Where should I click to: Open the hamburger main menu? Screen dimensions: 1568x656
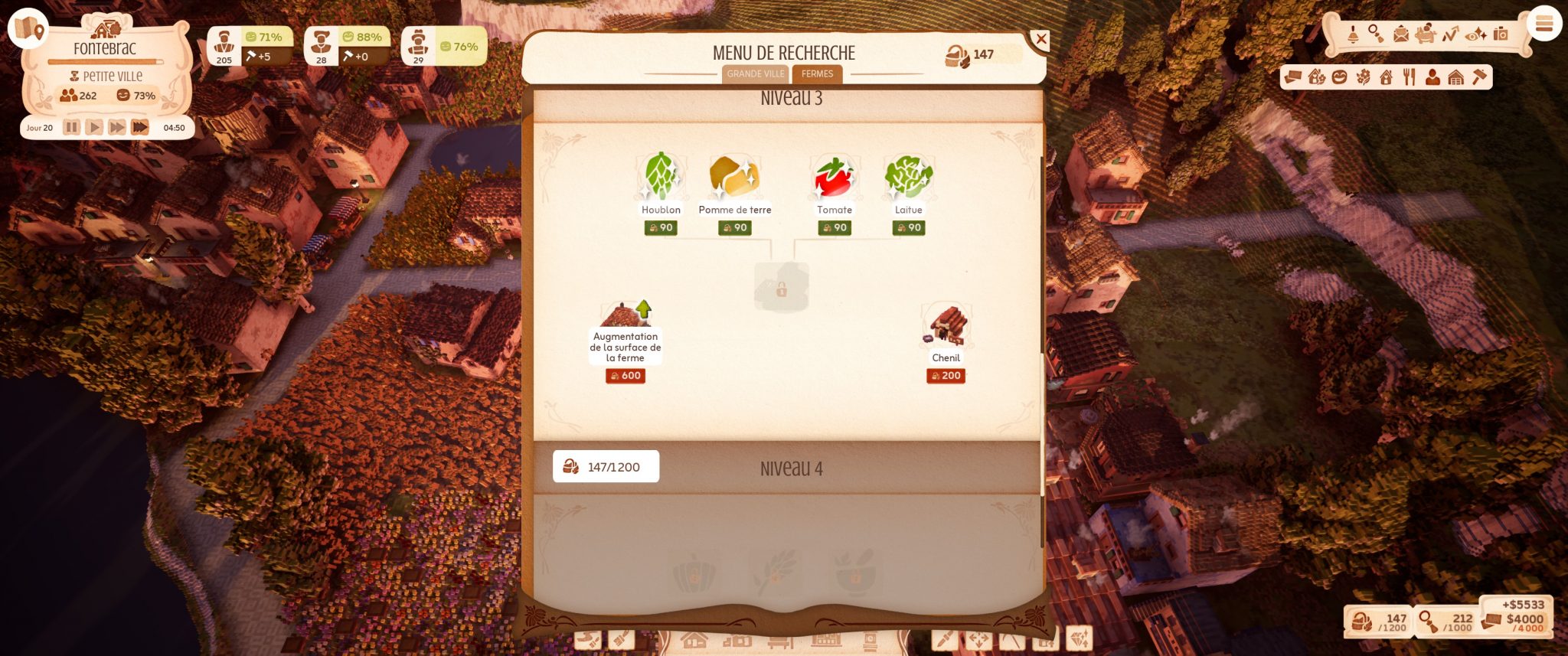click(1543, 24)
